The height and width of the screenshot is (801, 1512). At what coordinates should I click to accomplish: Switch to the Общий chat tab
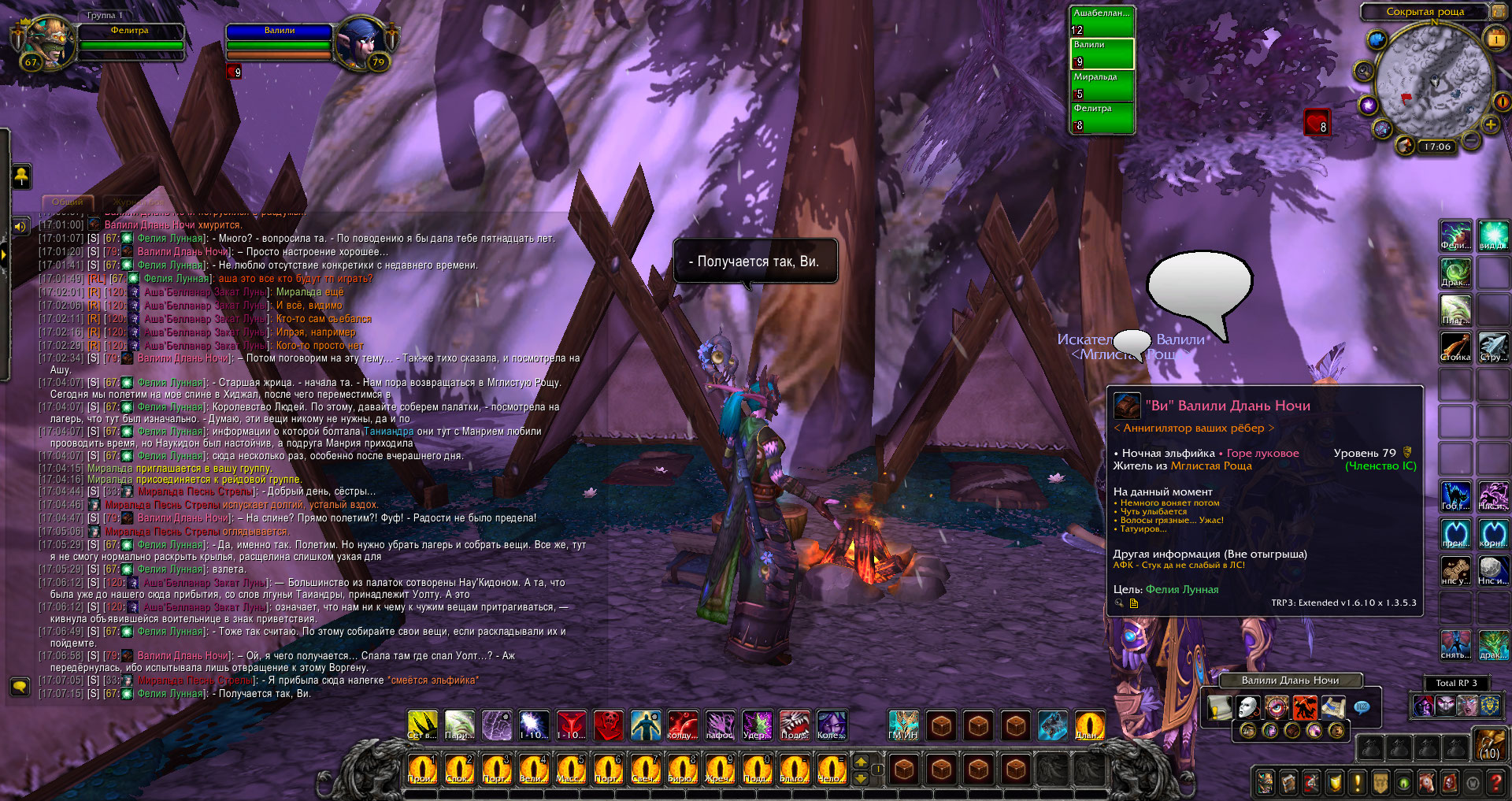pyautogui.click(x=68, y=202)
